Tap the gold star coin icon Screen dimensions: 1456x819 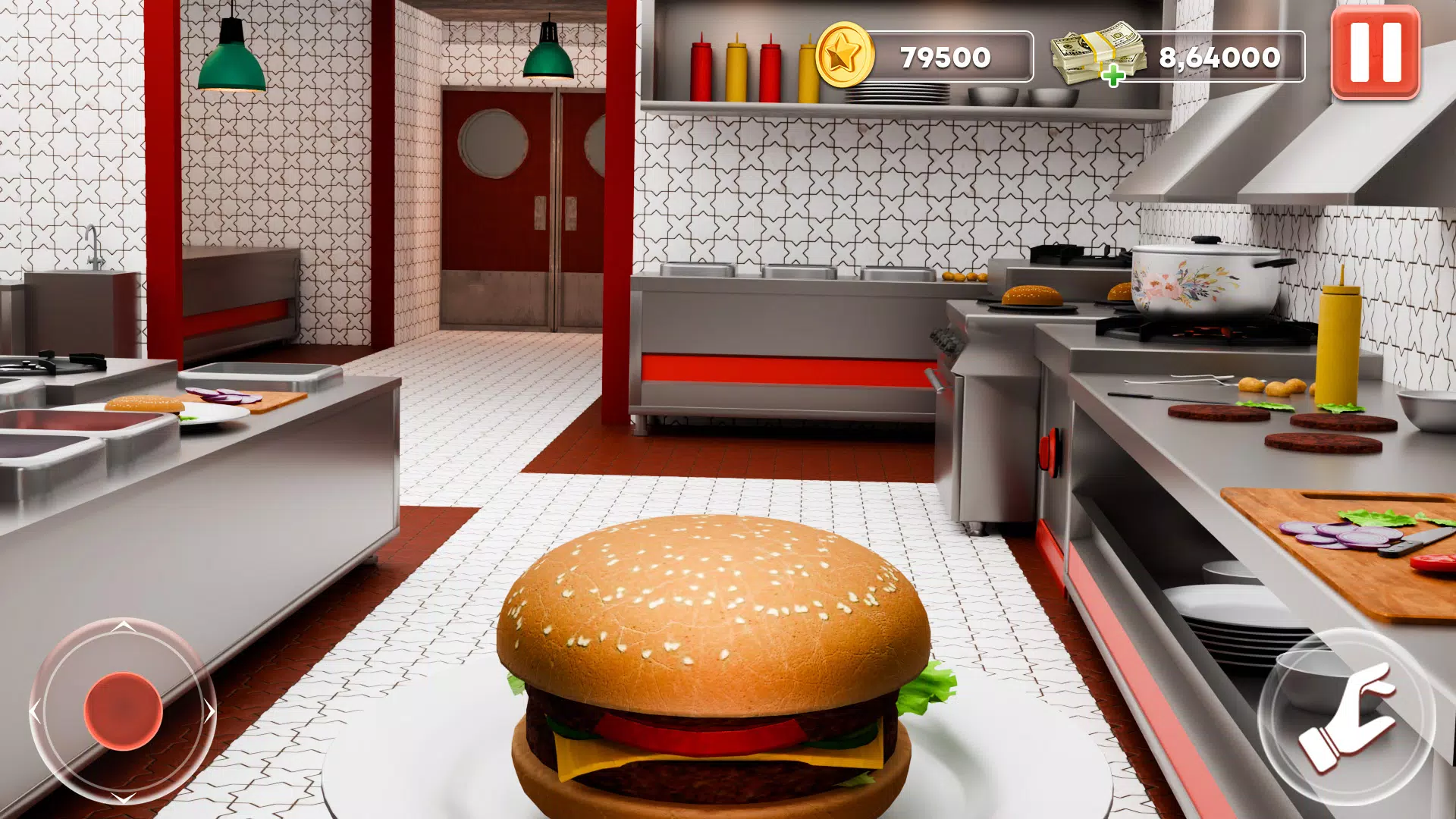pyautogui.click(x=845, y=56)
